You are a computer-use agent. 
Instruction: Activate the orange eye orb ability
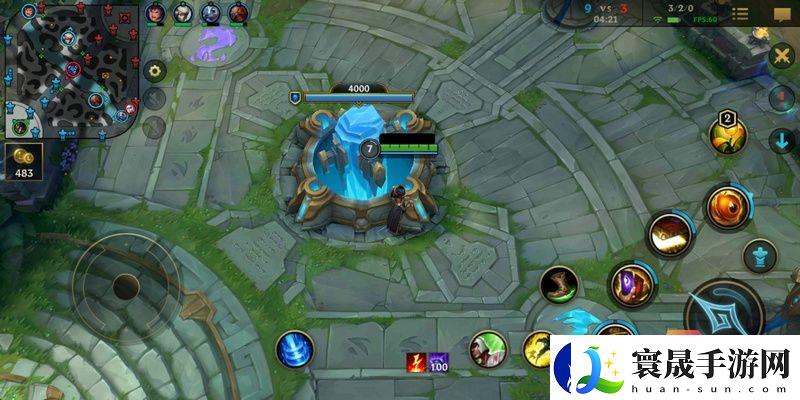(x=726, y=207)
